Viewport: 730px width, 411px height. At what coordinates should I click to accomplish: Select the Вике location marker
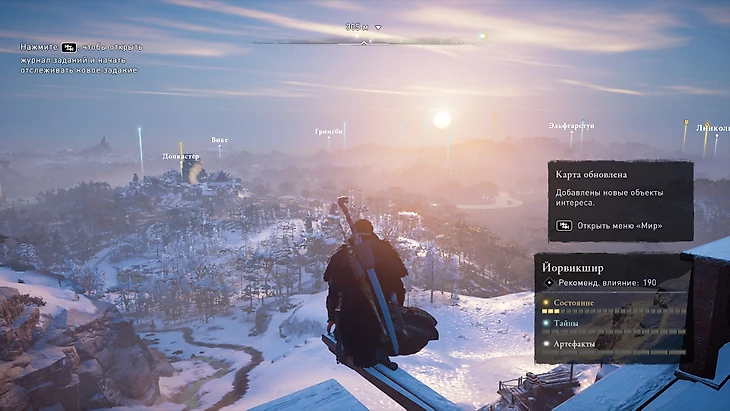click(220, 140)
